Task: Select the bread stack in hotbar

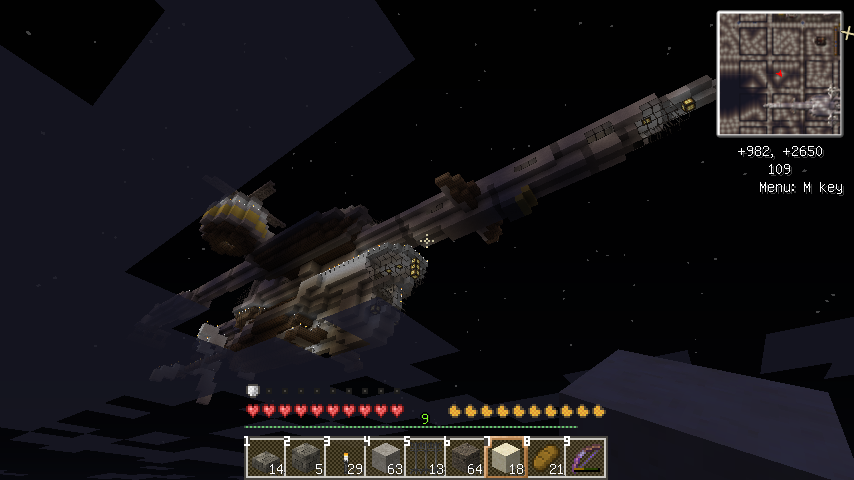Action: pyautogui.click(x=545, y=458)
